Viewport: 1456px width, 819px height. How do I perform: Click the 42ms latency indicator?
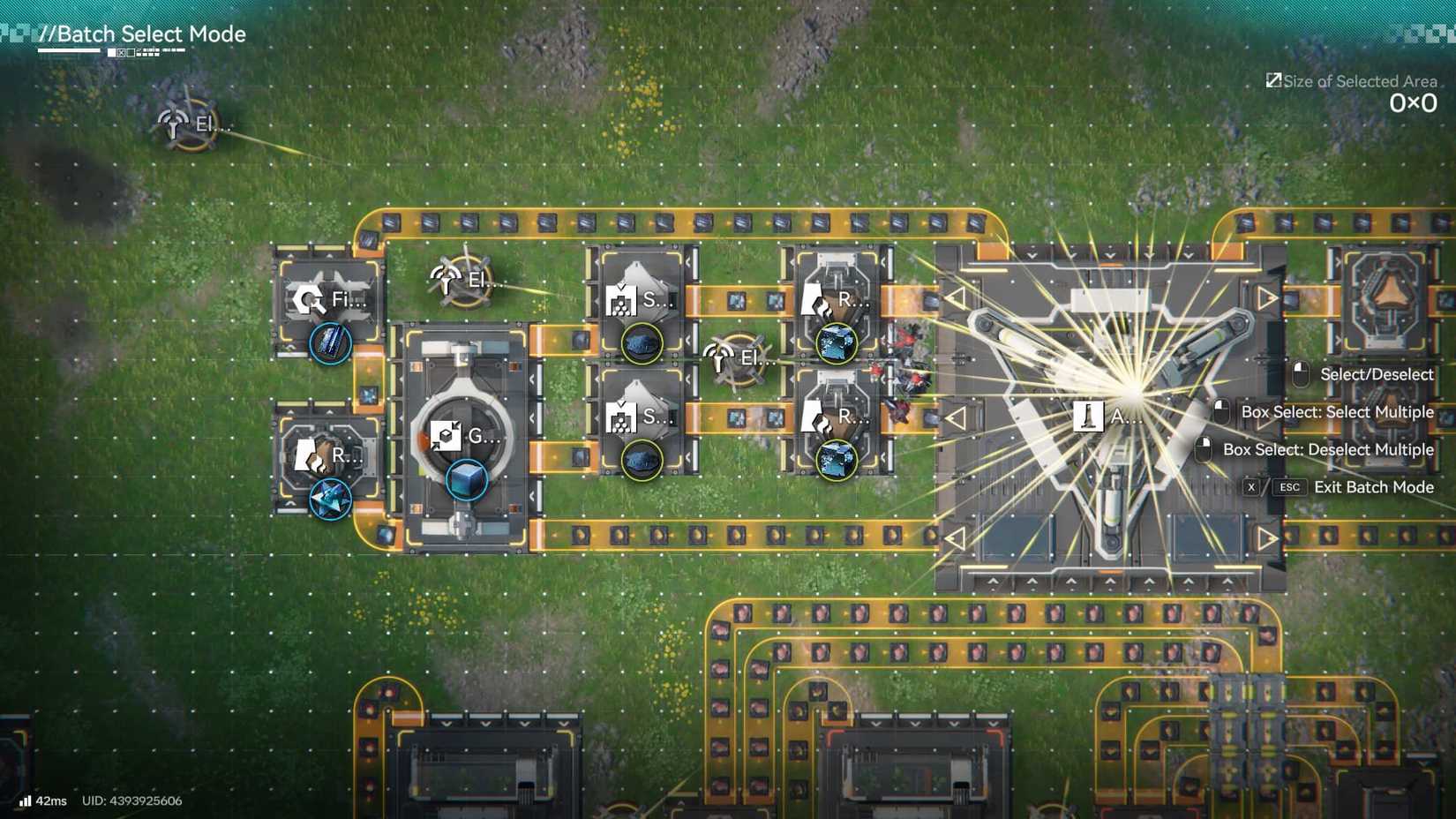click(42, 801)
